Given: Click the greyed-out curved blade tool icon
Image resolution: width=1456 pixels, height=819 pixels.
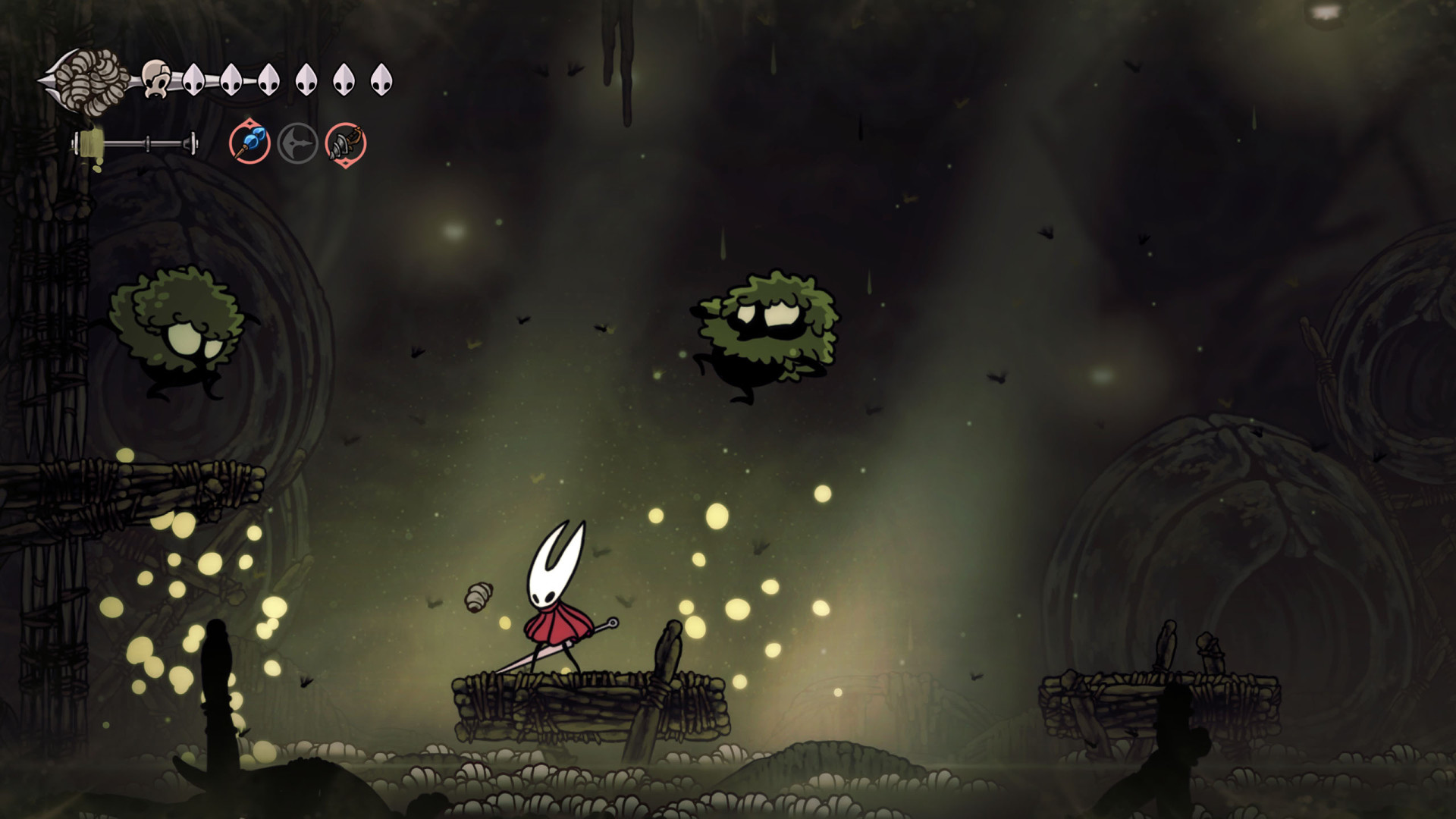Looking at the screenshot, I should (x=297, y=143).
